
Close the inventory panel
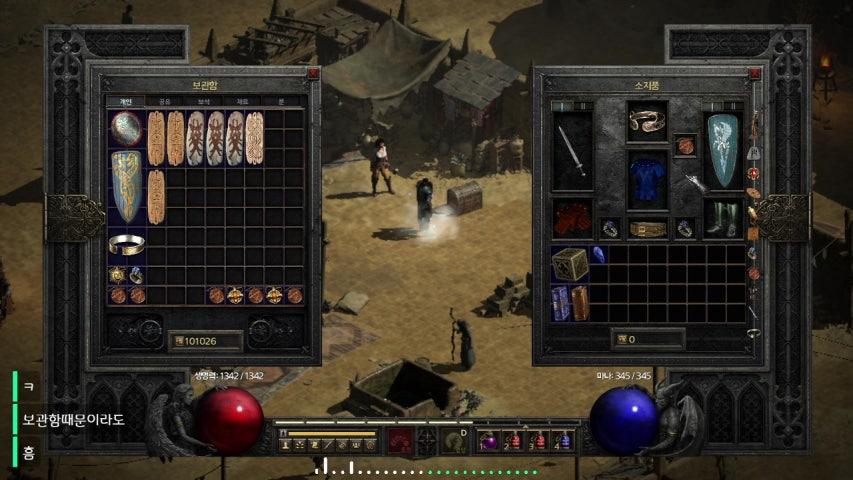[755, 73]
